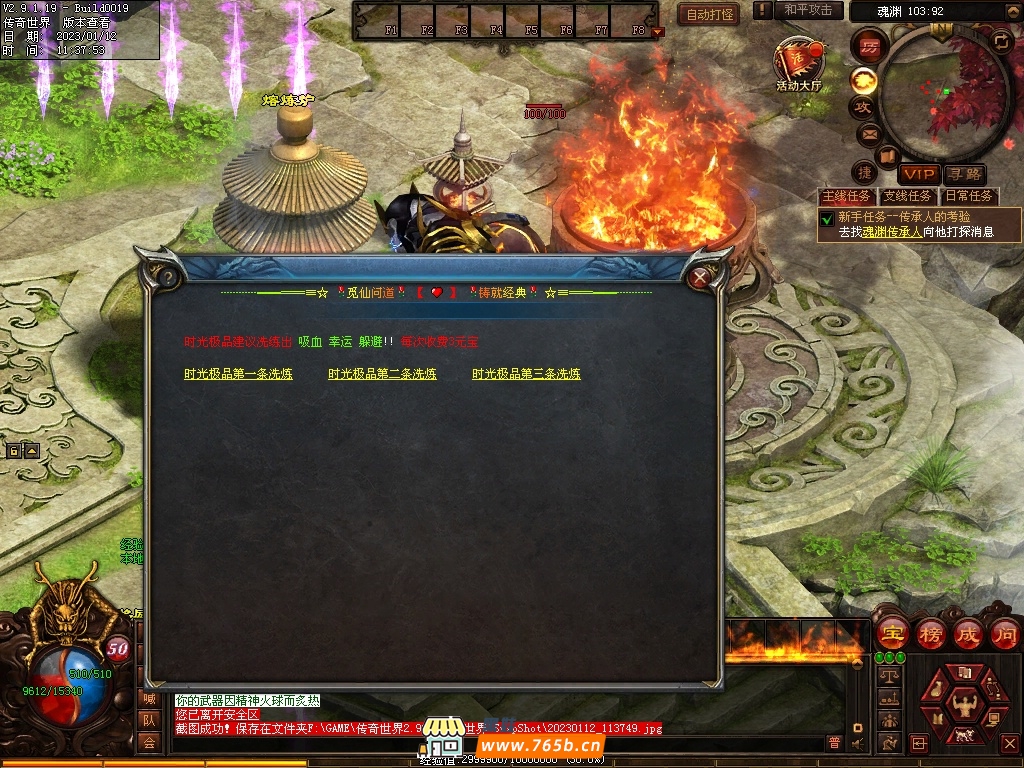Image resolution: width=1024 pixels, height=768 pixels.
Task: Toggle 自动打怪 auto-fight button
Action: [x=710, y=14]
